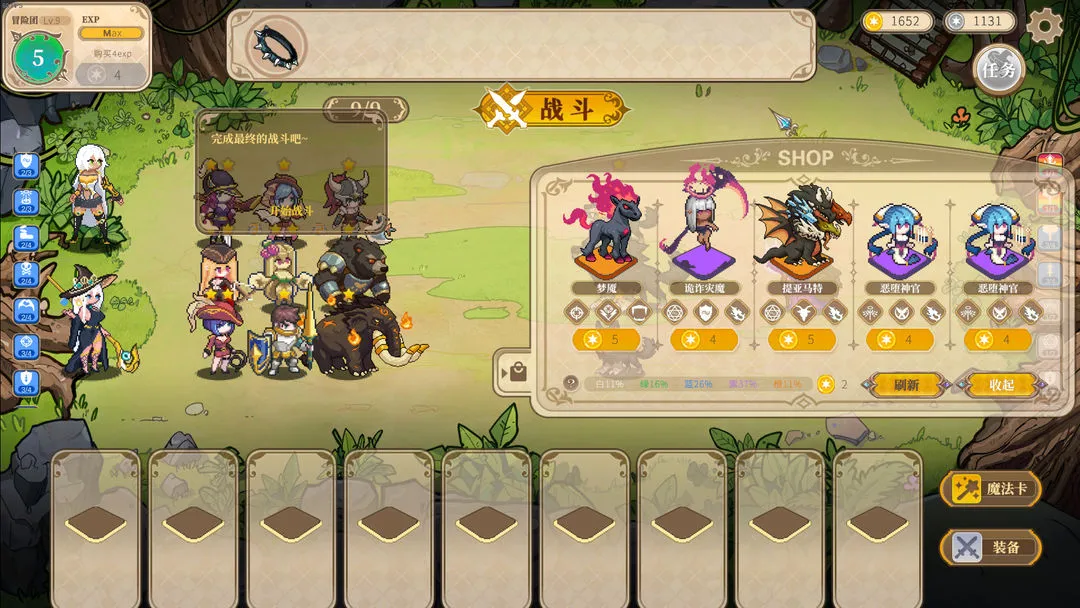Screen dimensions: 1080x608
Task: Click the shop odds question mark icon
Action: coord(571,383)
